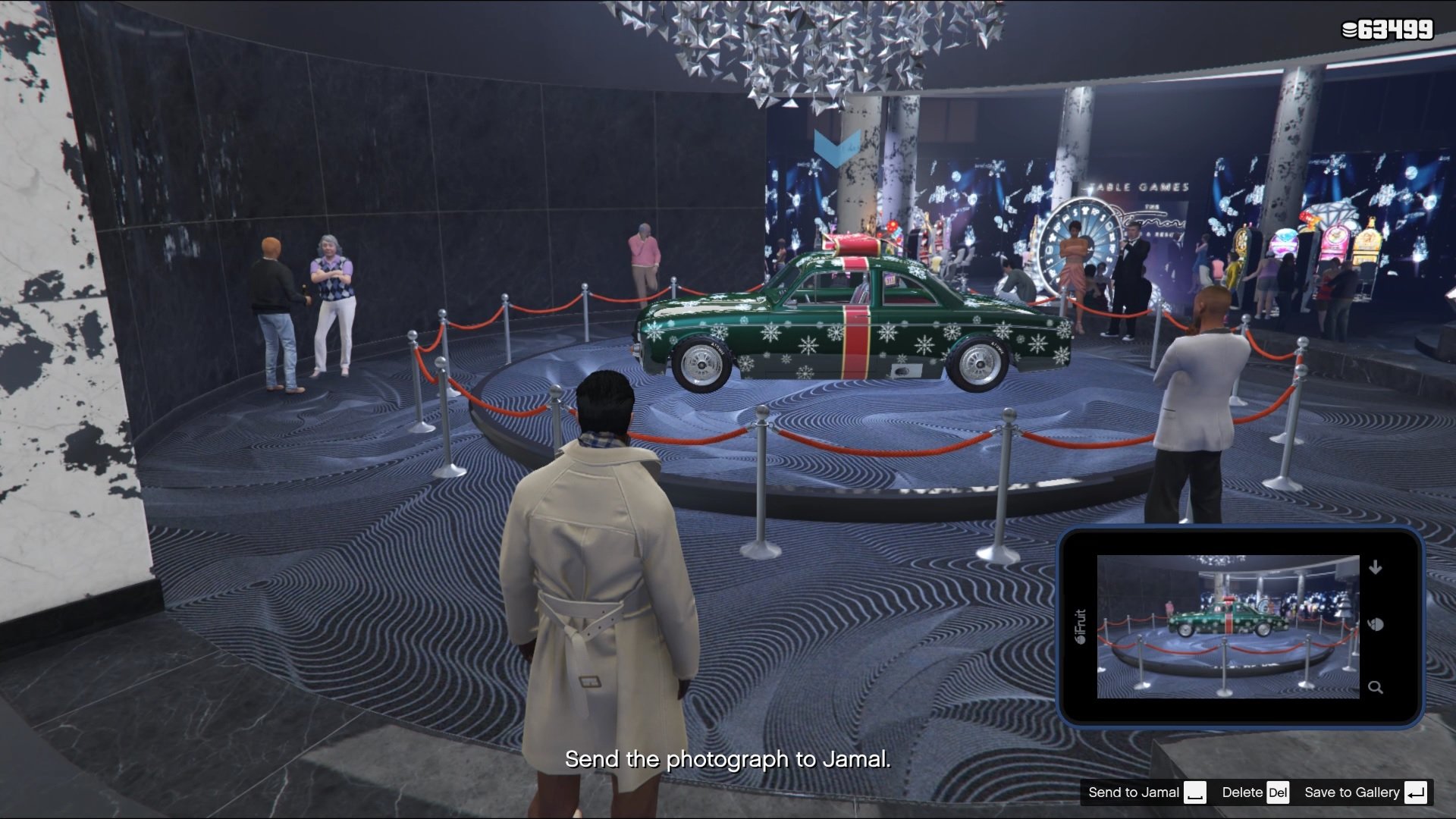The height and width of the screenshot is (819, 1456).
Task: Click the Del key icon next to Delete
Action: 1276,792
